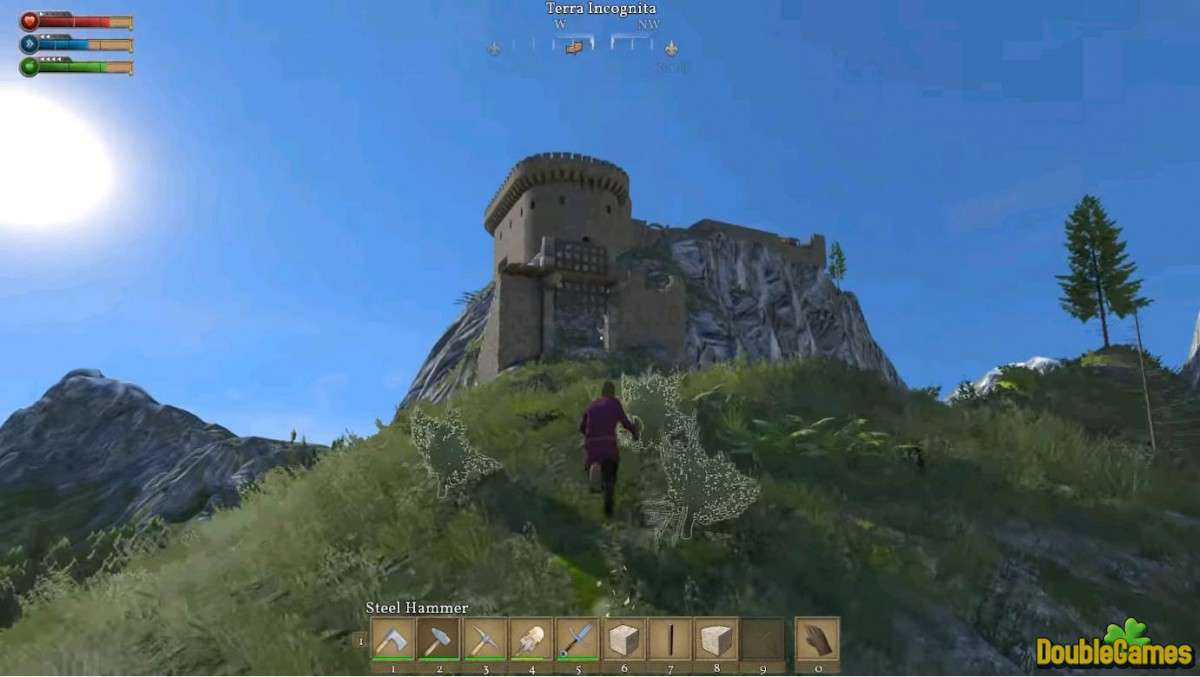Select the wooden stick in slot 7
This screenshot has width=1200, height=677.
[x=669, y=639]
